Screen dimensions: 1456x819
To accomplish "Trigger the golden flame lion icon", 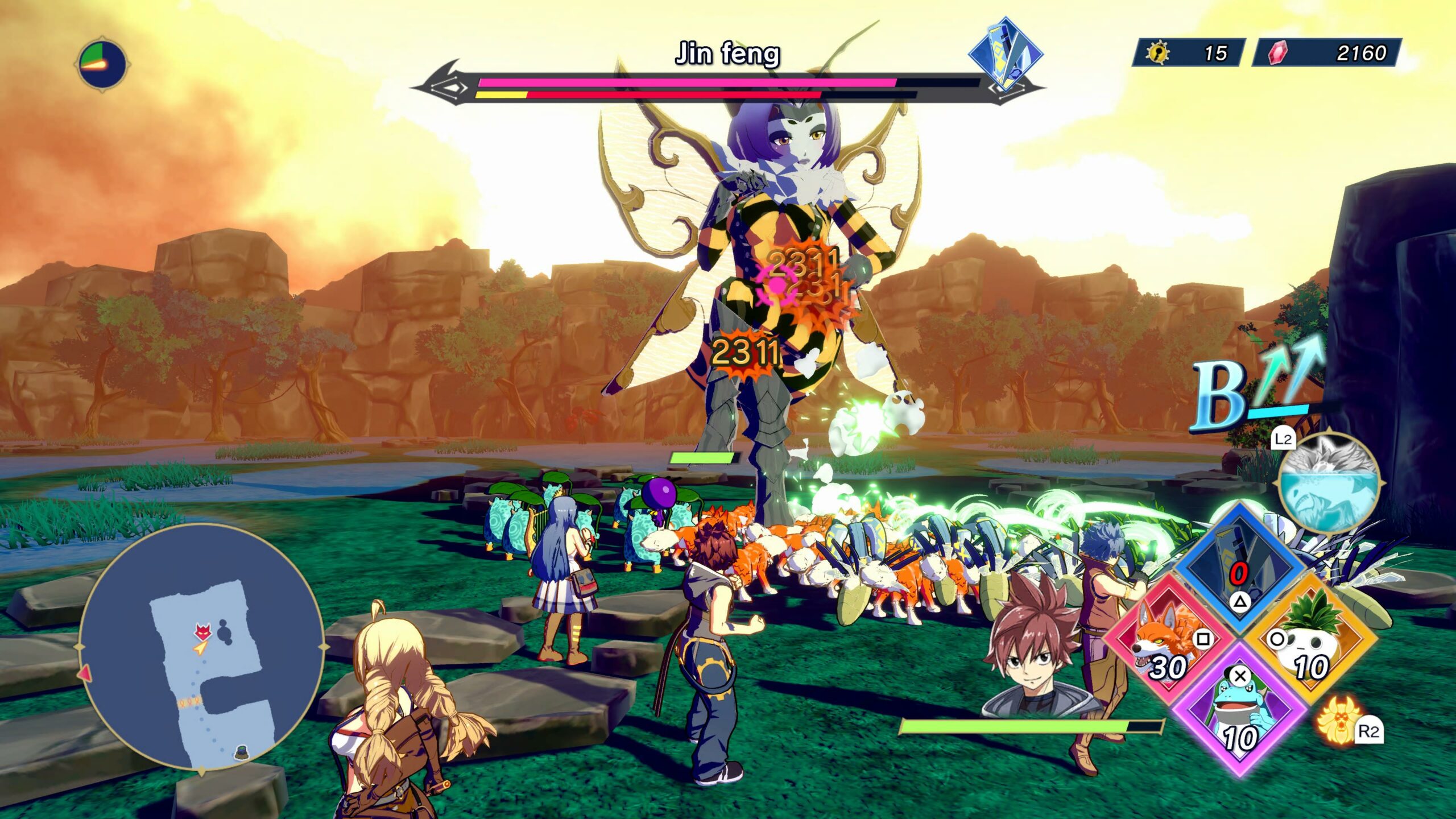I will pyautogui.click(x=1339, y=728).
